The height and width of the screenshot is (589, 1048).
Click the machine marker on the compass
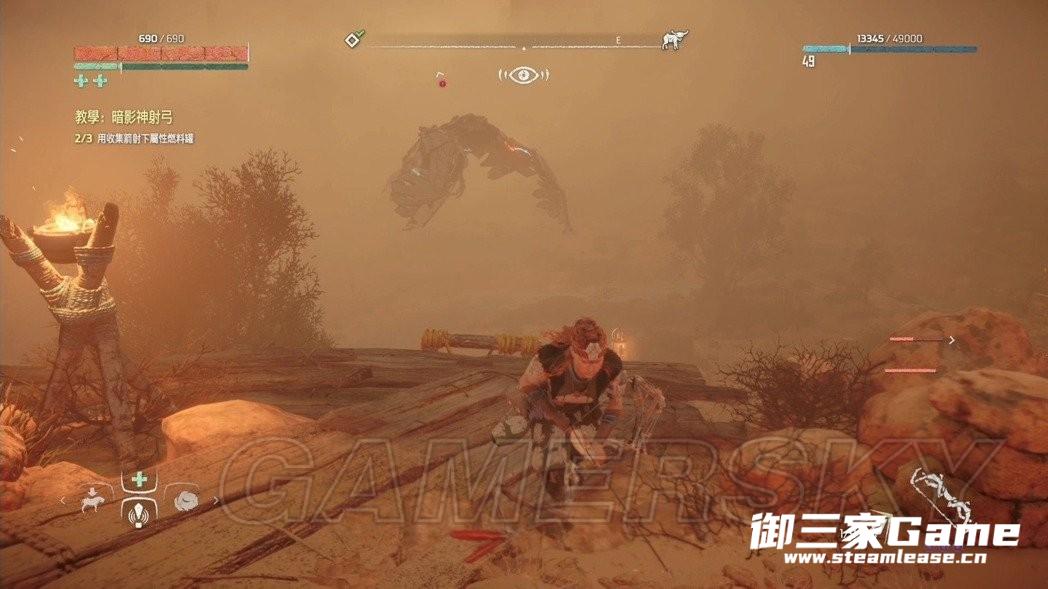pyautogui.click(x=675, y=40)
